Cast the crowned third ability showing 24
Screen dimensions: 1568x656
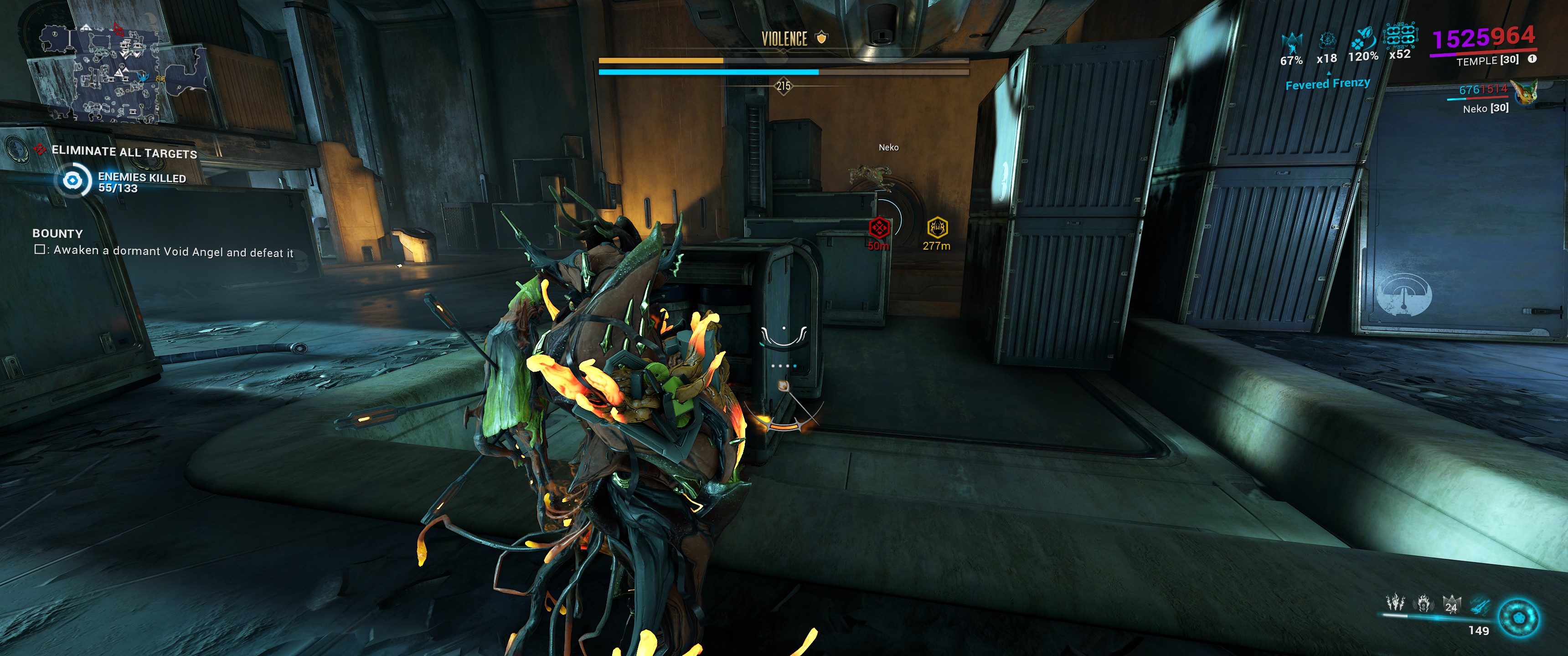pos(1451,604)
